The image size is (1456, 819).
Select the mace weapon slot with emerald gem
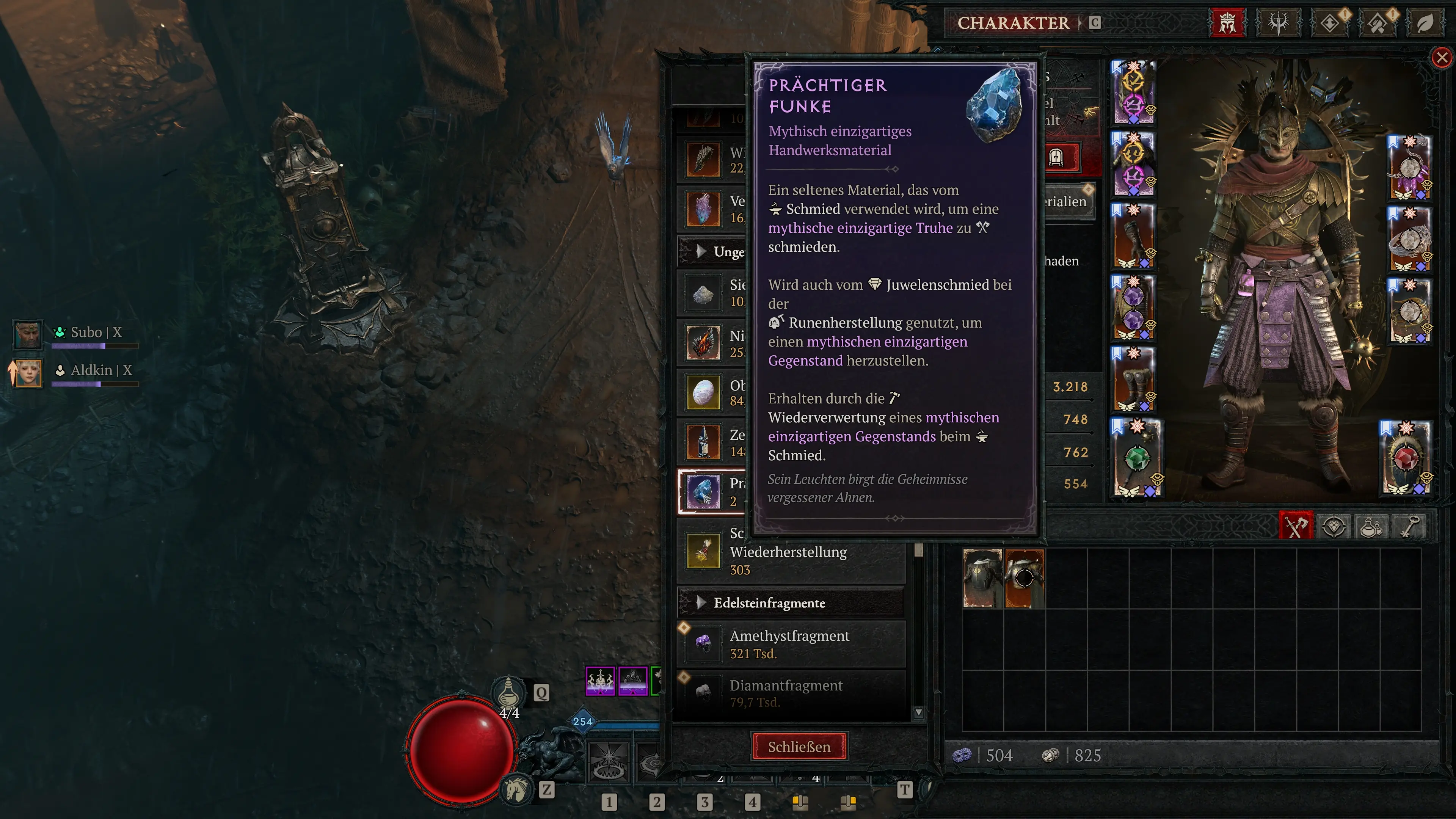(x=1137, y=458)
